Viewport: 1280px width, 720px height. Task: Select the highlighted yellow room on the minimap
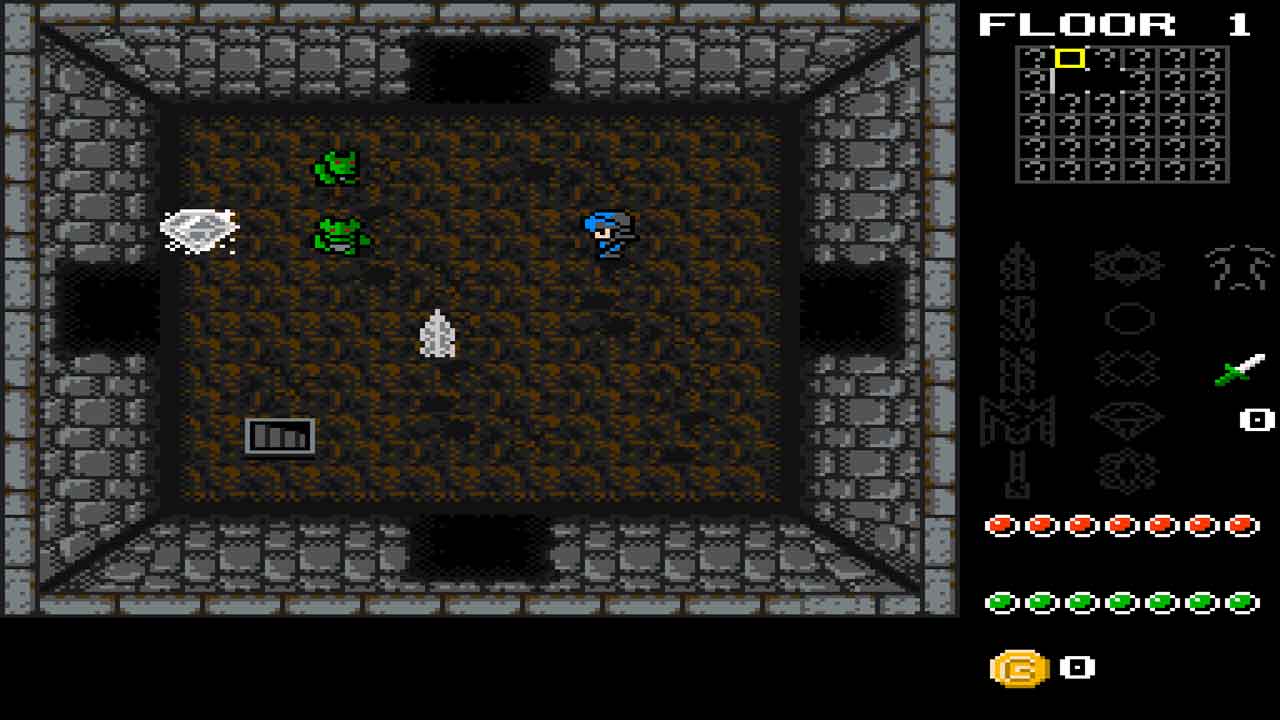coord(1070,59)
